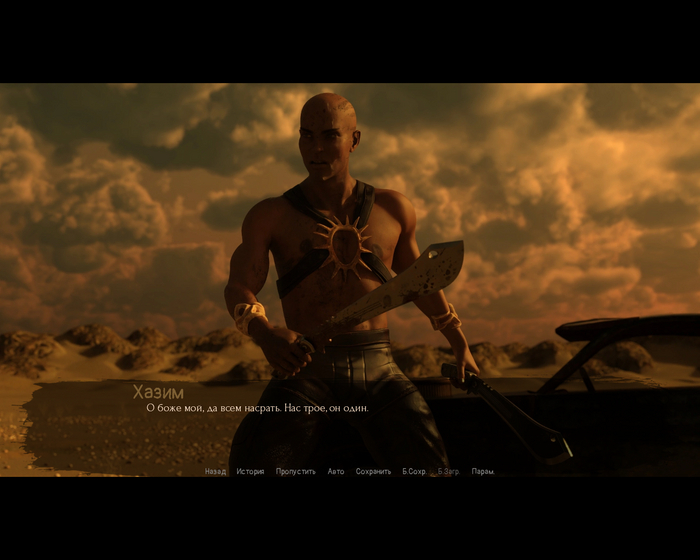Open the Парам. settings menu

483,471
